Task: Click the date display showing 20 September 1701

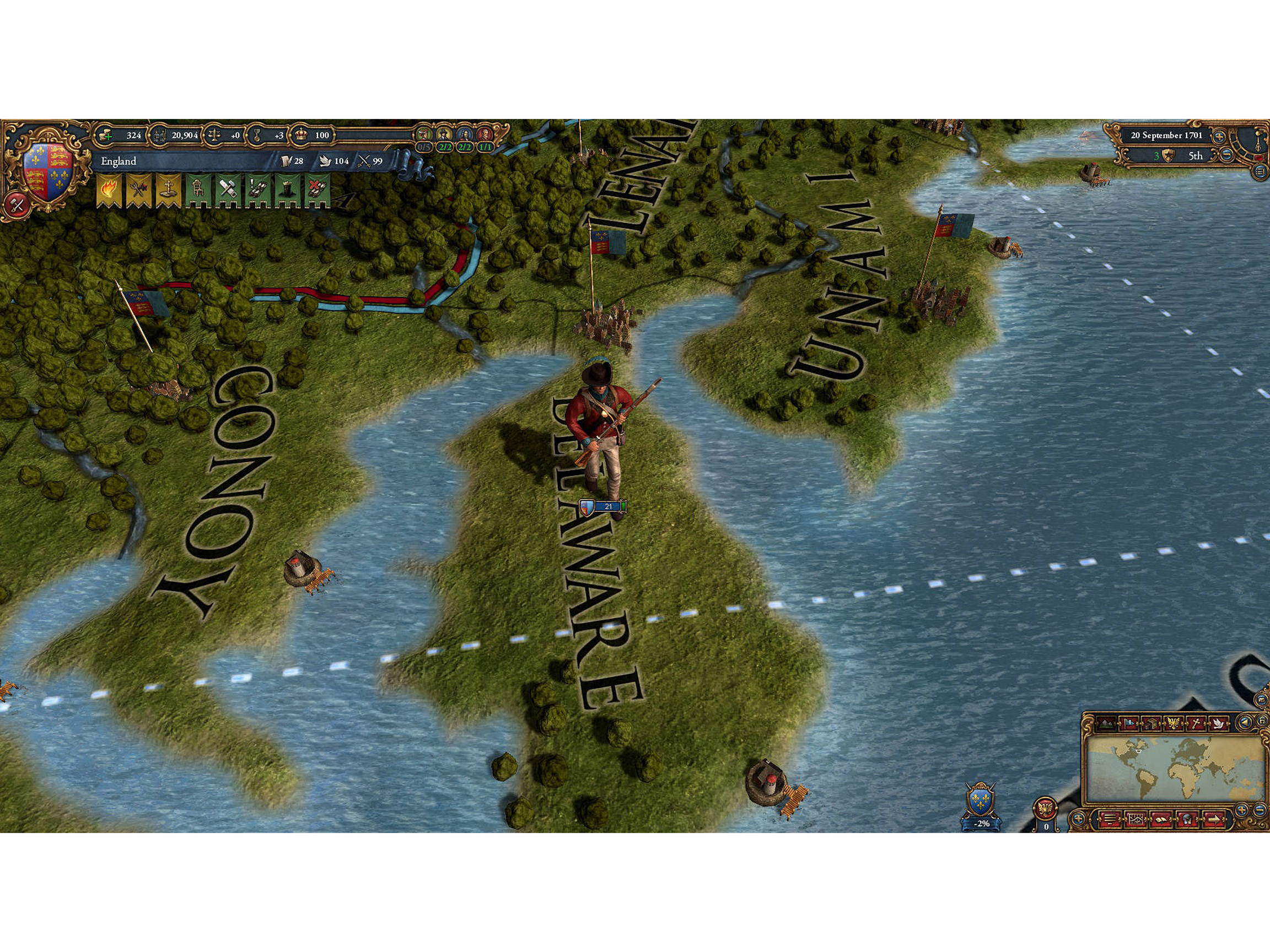Action: (1166, 136)
